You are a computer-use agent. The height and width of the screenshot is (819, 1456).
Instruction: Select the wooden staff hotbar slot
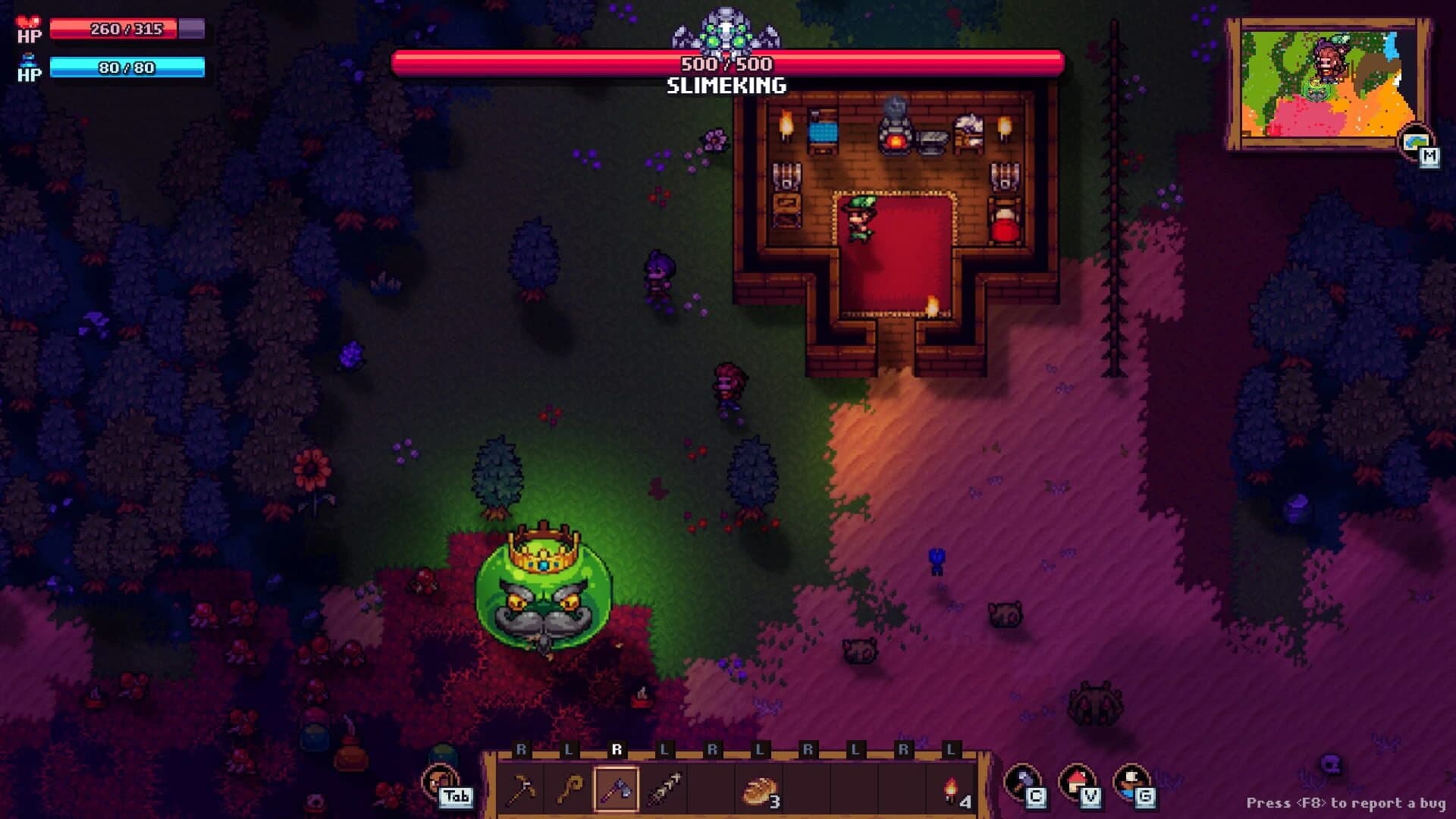[570, 787]
